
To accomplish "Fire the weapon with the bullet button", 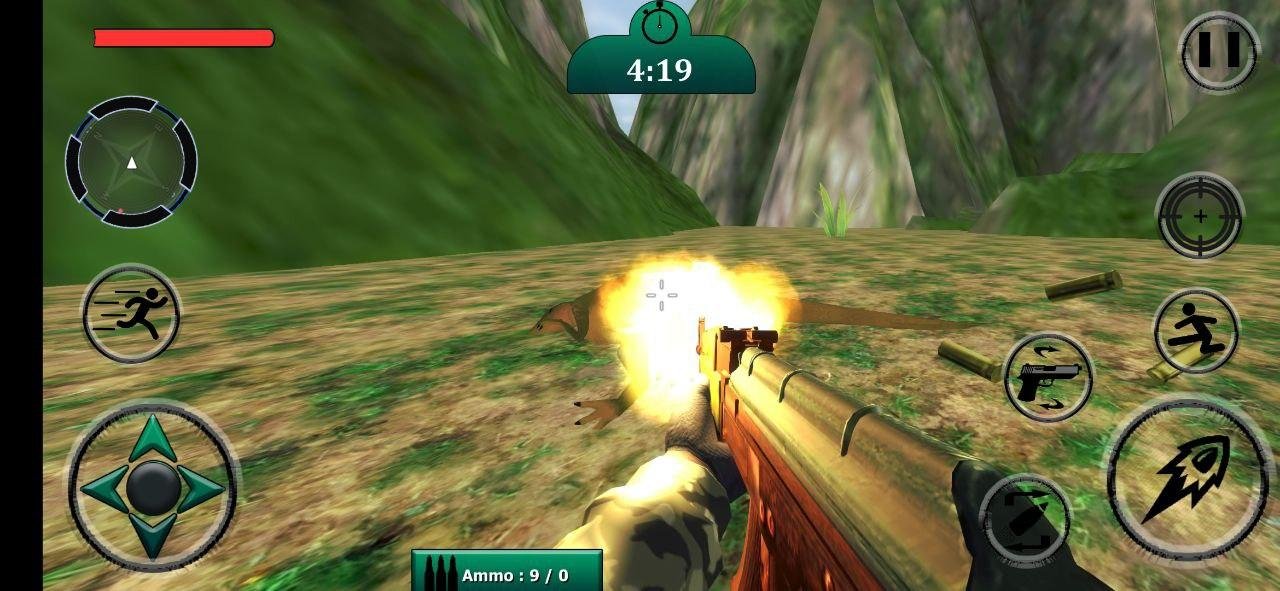I will (1188, 478).
